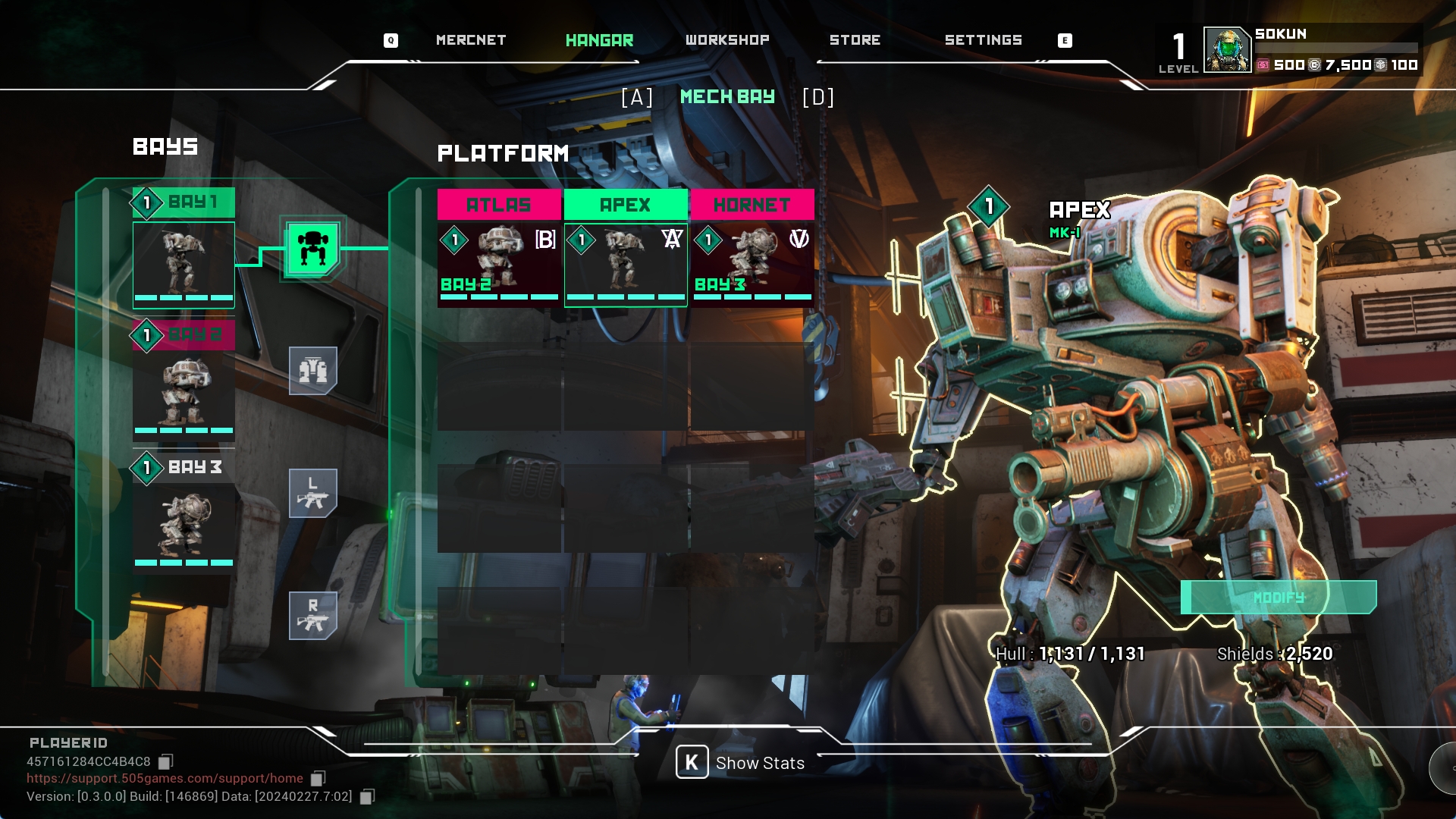Pick the Atlas platform card
The width and height of the screenshot is (1456, 819).
click(499, 249)
